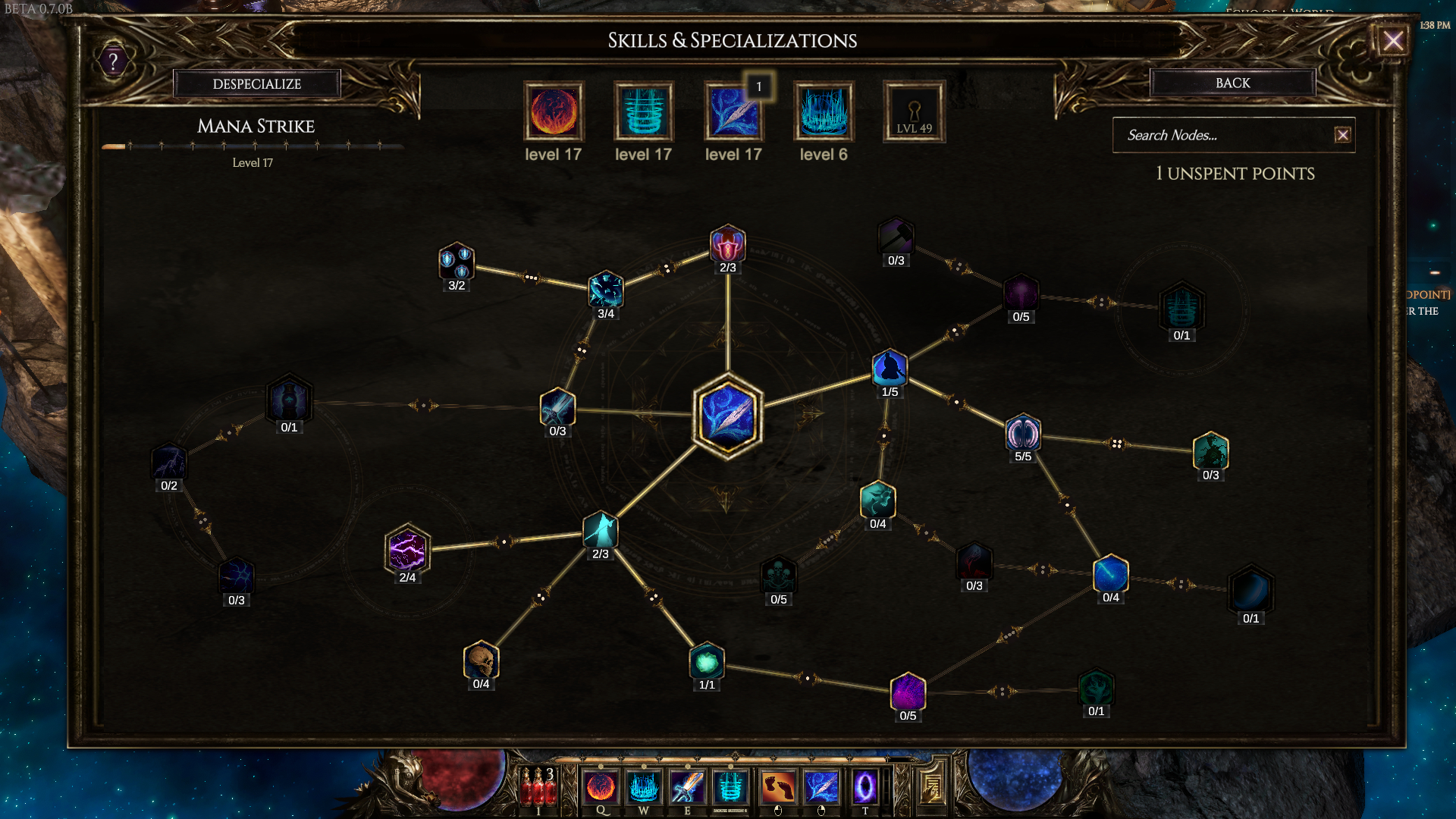Switch to the level 6 Snap Freeze specialization tab
Viewport: 1456px width, 819px height.
coord(824,114)
